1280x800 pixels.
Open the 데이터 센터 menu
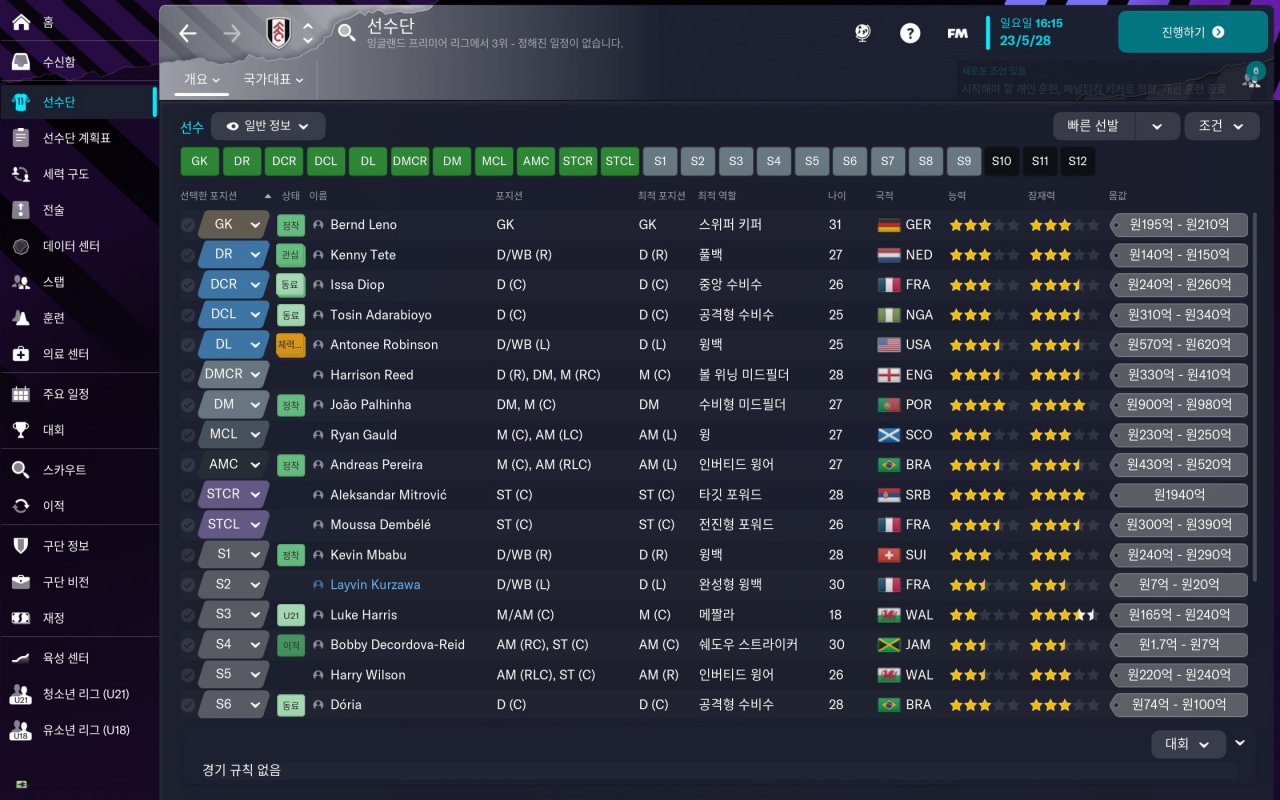71,246
